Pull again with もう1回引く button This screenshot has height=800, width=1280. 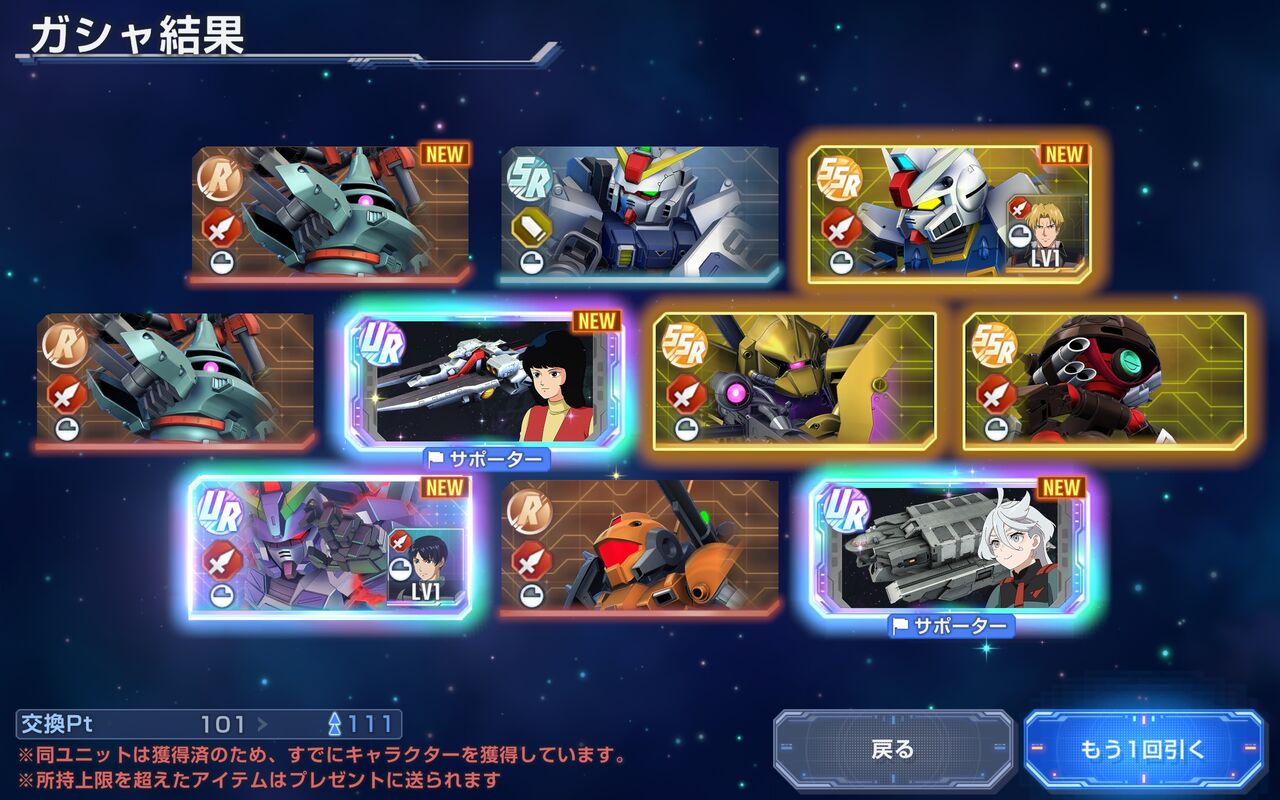1143,749
